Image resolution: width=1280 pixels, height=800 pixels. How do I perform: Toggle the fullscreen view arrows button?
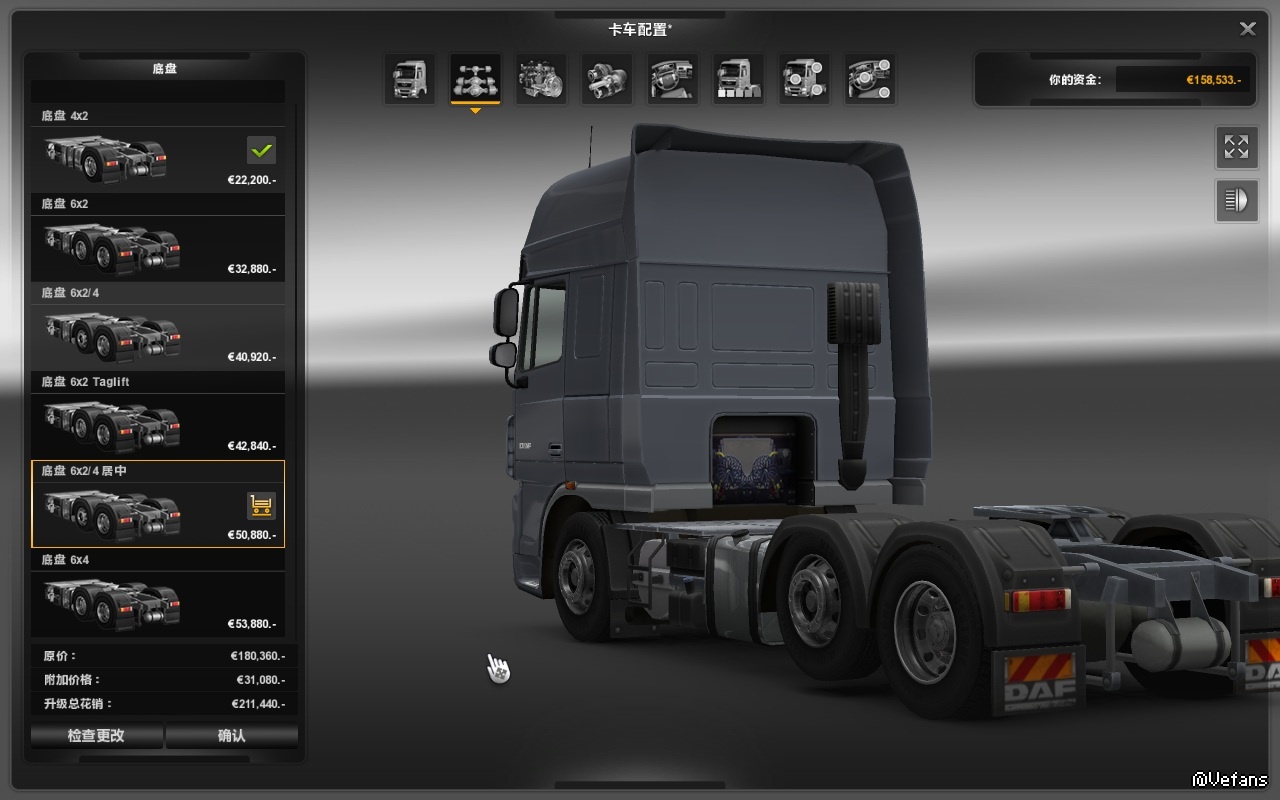tap(1237, 148)
